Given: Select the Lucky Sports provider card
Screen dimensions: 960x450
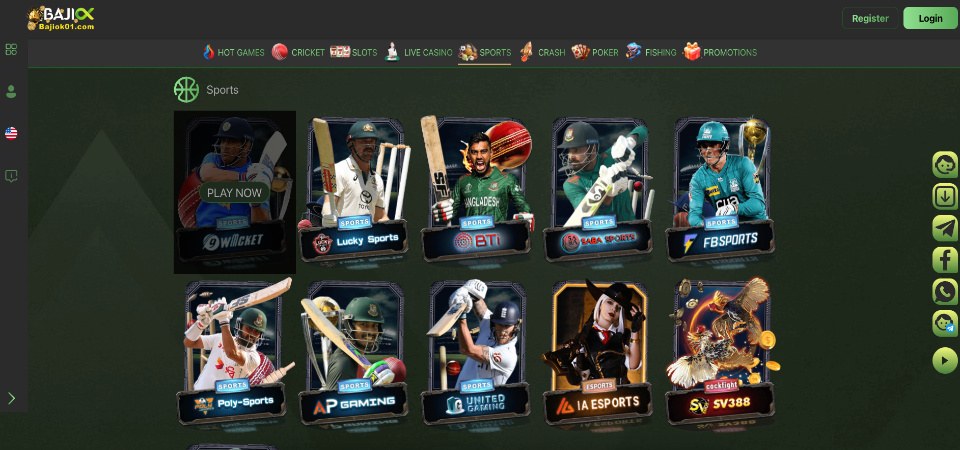Looking at the screenshot, I should 356,190.
